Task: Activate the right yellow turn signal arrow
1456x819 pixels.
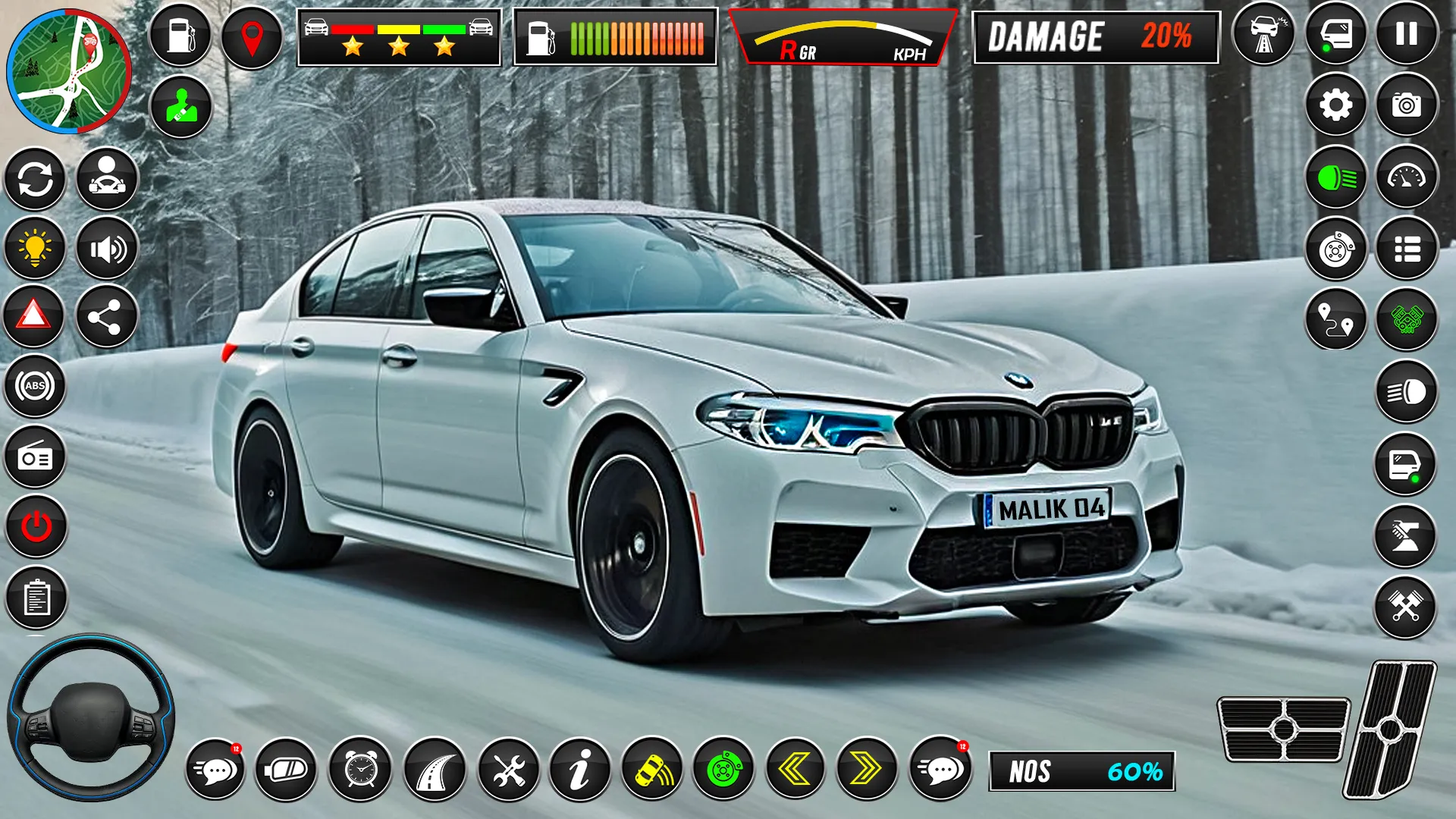Action: click(866, 770)
